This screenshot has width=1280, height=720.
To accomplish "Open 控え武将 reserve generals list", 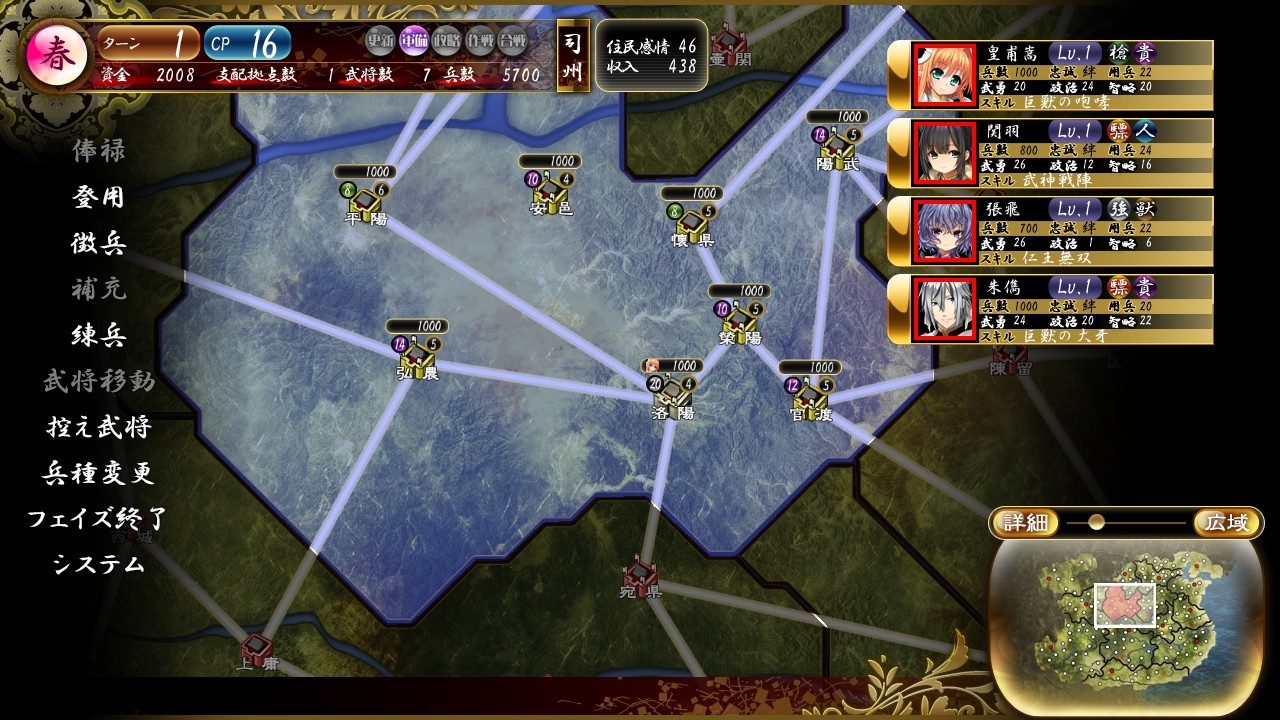I will tap(98, 427).
